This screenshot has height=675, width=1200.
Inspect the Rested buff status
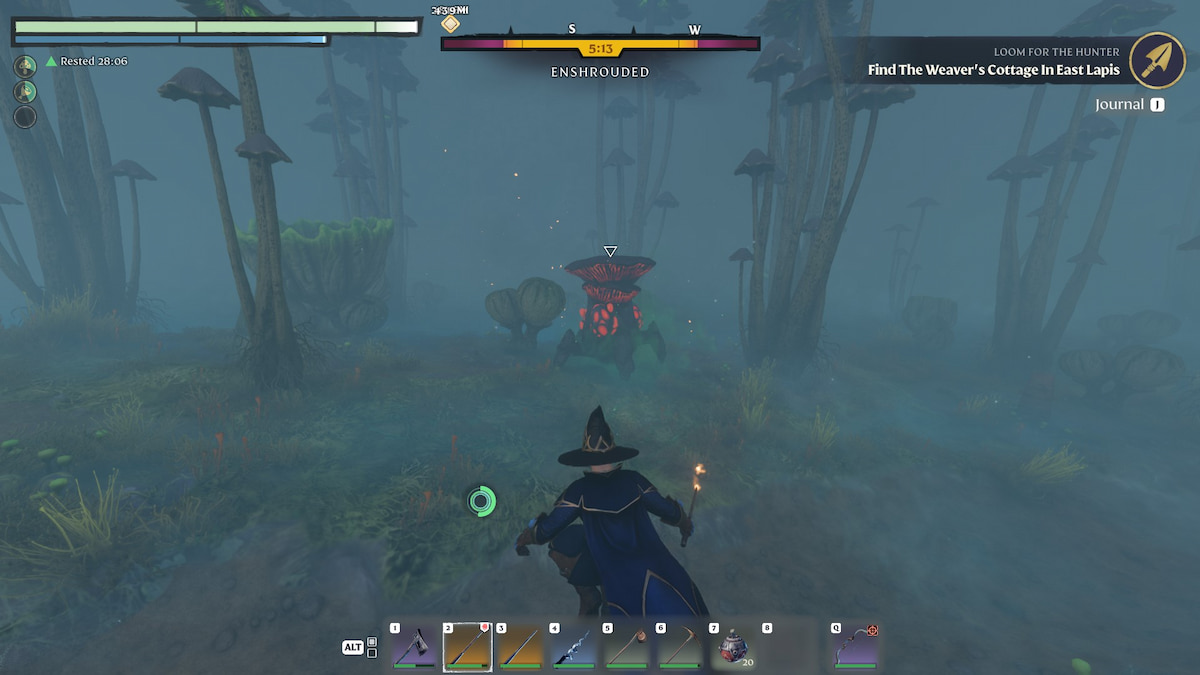pyautogui.click(x=86, y=61)
